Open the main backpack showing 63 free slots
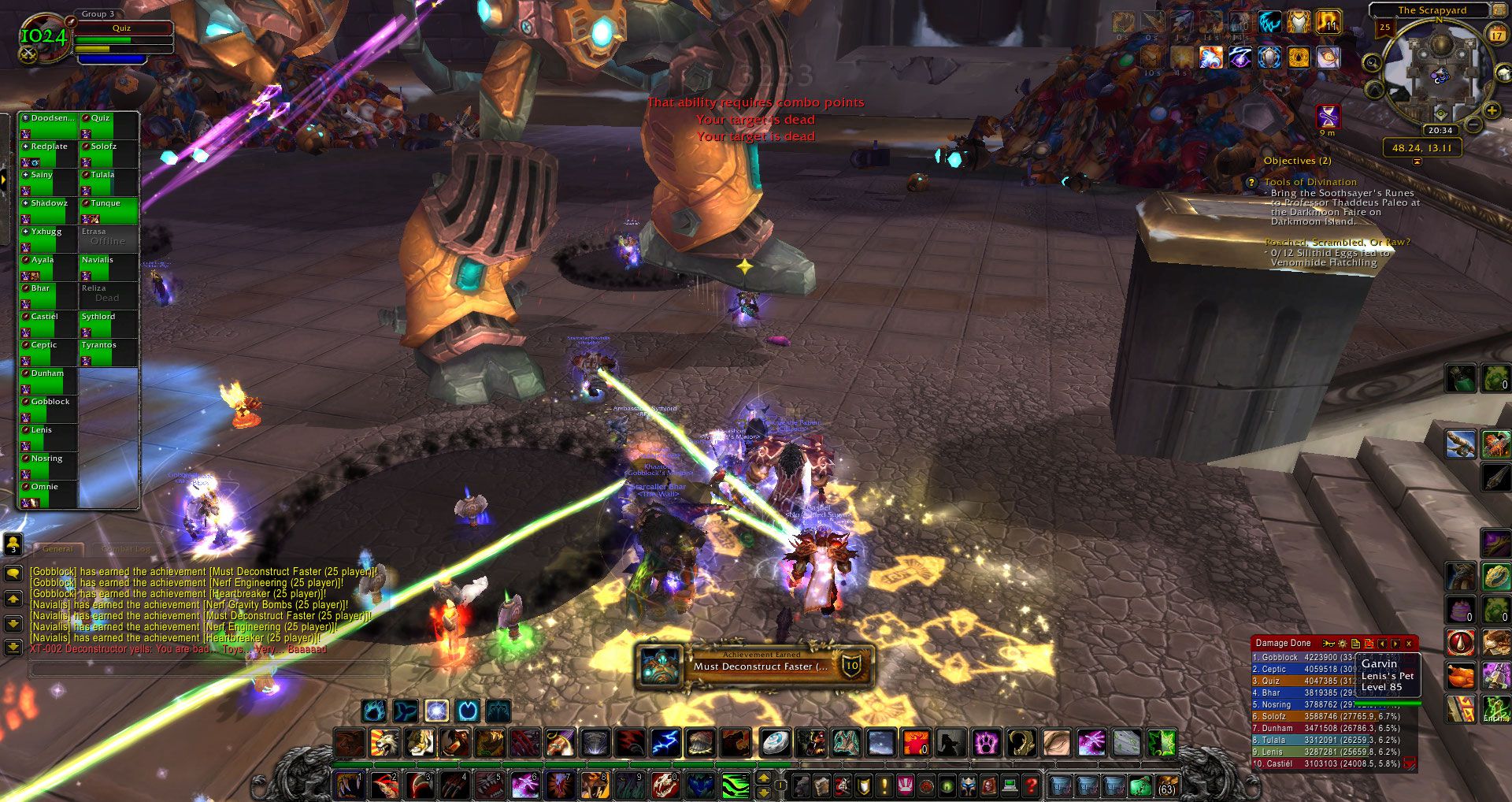The height and width of the screenshot is (802, 1512). click(1166, 785)
